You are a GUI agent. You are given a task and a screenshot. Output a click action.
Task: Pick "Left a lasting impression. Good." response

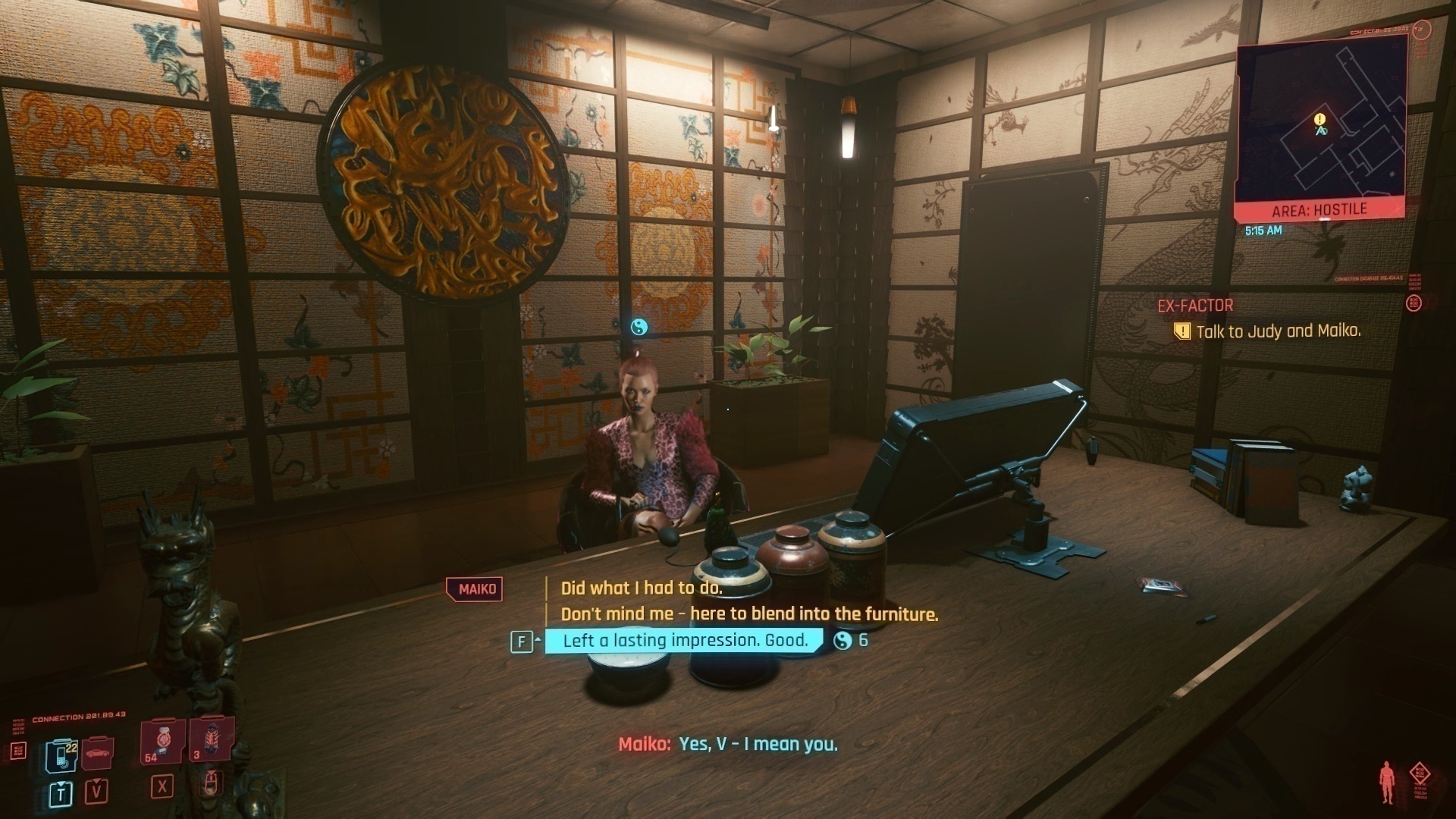684,641
